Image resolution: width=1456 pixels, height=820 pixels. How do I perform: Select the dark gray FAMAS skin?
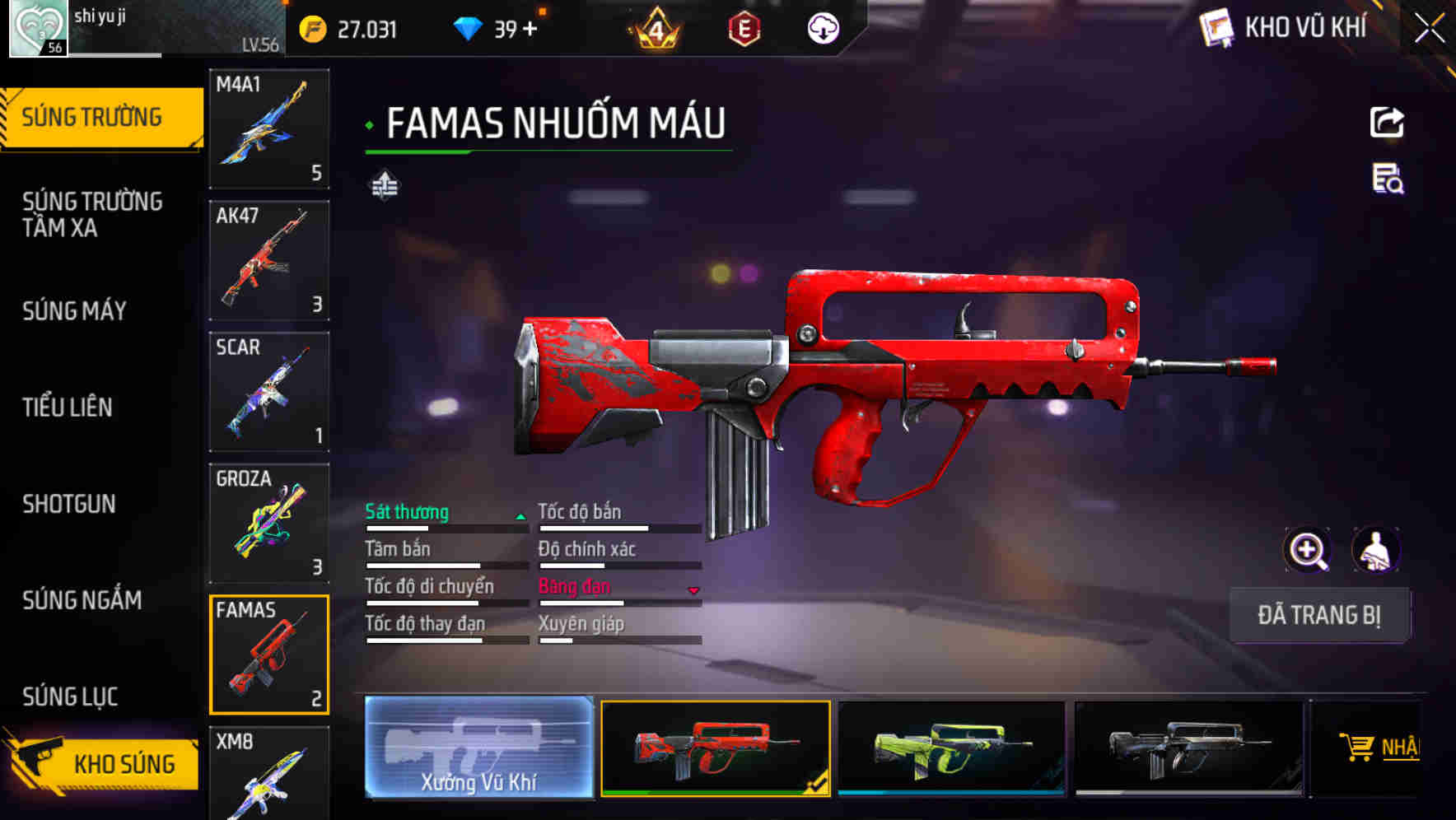pyautogui.click(x=1188, y=748)
